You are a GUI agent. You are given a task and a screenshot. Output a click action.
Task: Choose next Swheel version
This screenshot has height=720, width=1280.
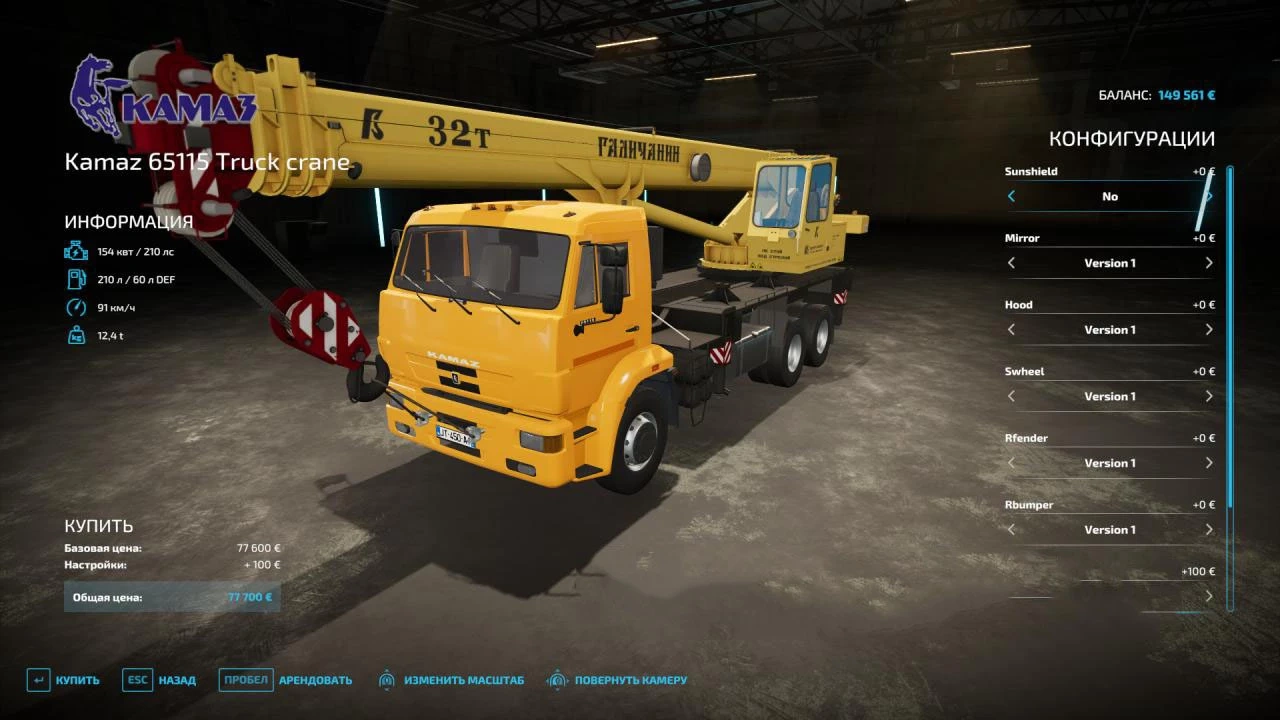tap(1208, 397)
